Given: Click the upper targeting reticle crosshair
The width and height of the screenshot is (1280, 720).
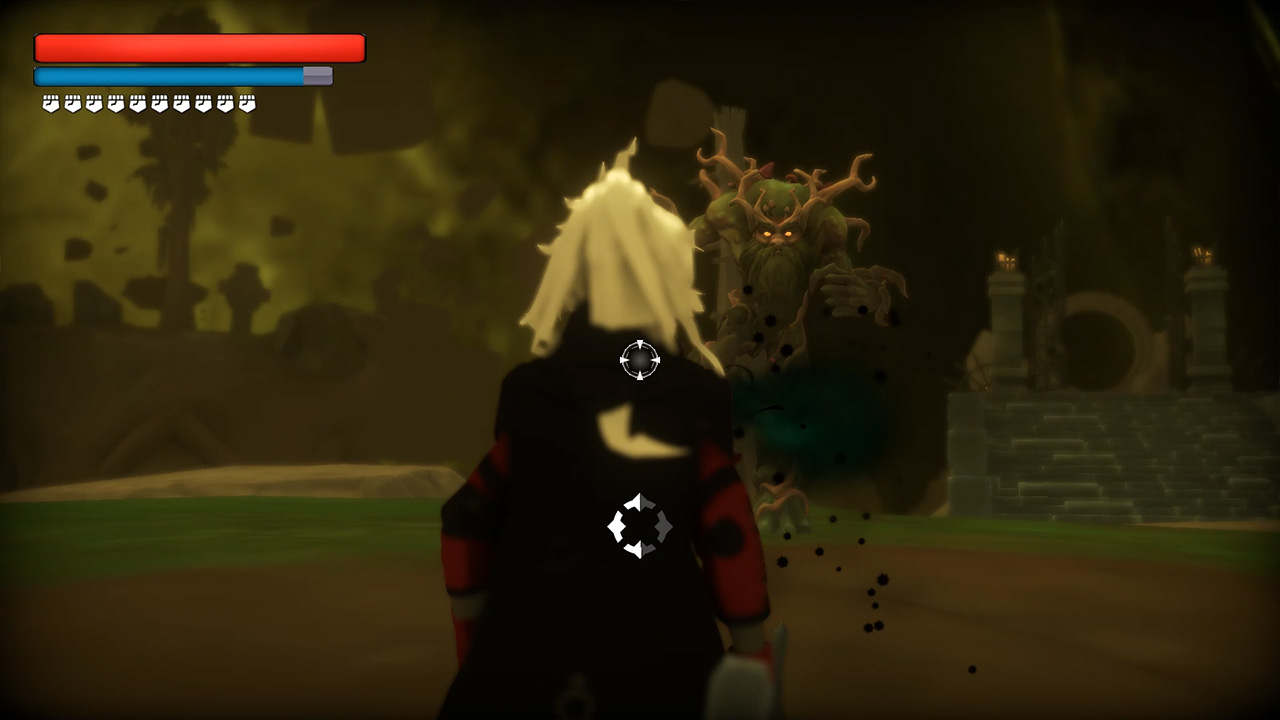Looking at the screenshot, I should point(638,362).
